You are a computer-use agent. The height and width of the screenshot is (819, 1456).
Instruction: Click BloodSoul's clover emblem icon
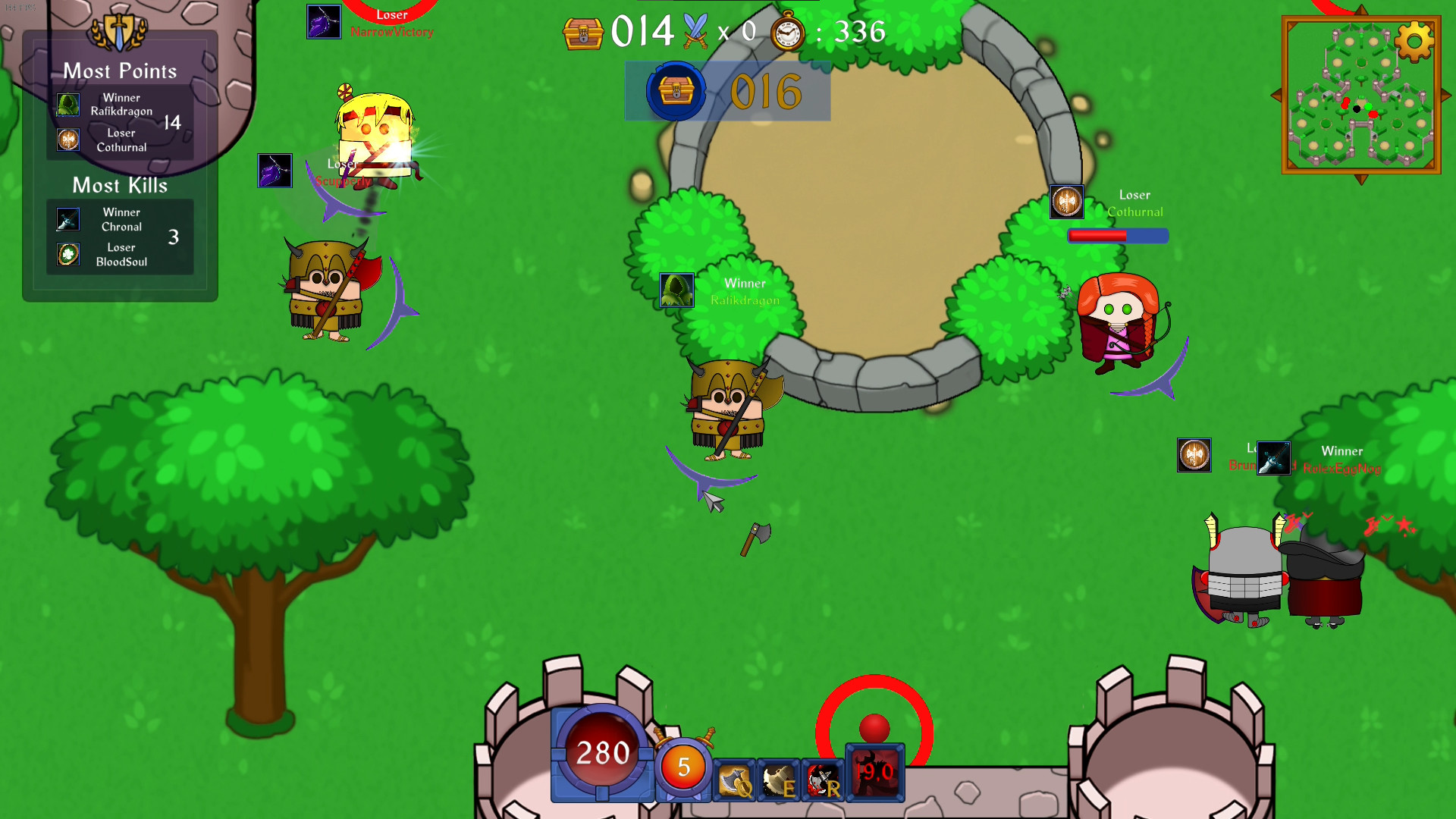point(67,254)
